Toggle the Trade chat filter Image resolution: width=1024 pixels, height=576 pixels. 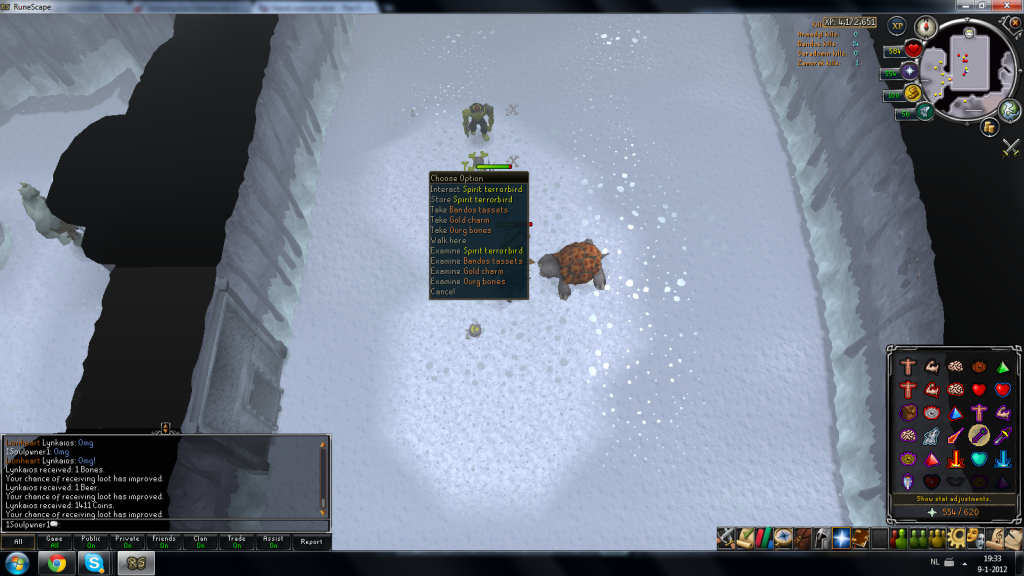tap(237, 542)
